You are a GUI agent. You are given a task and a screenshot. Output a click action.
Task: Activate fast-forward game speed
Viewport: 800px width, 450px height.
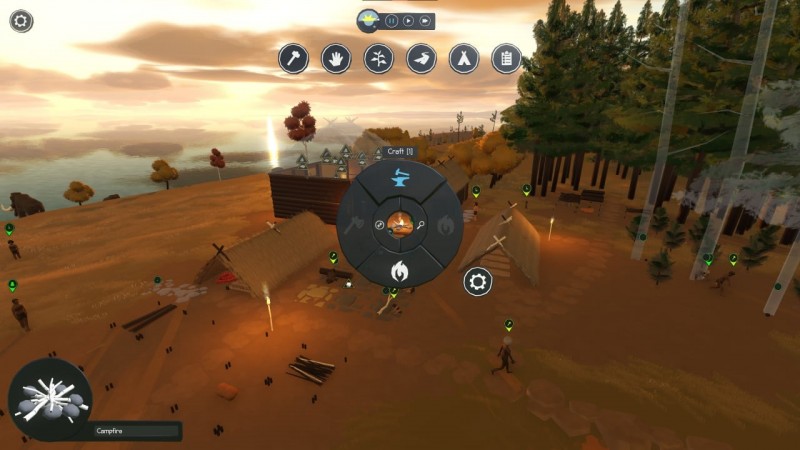425,20
